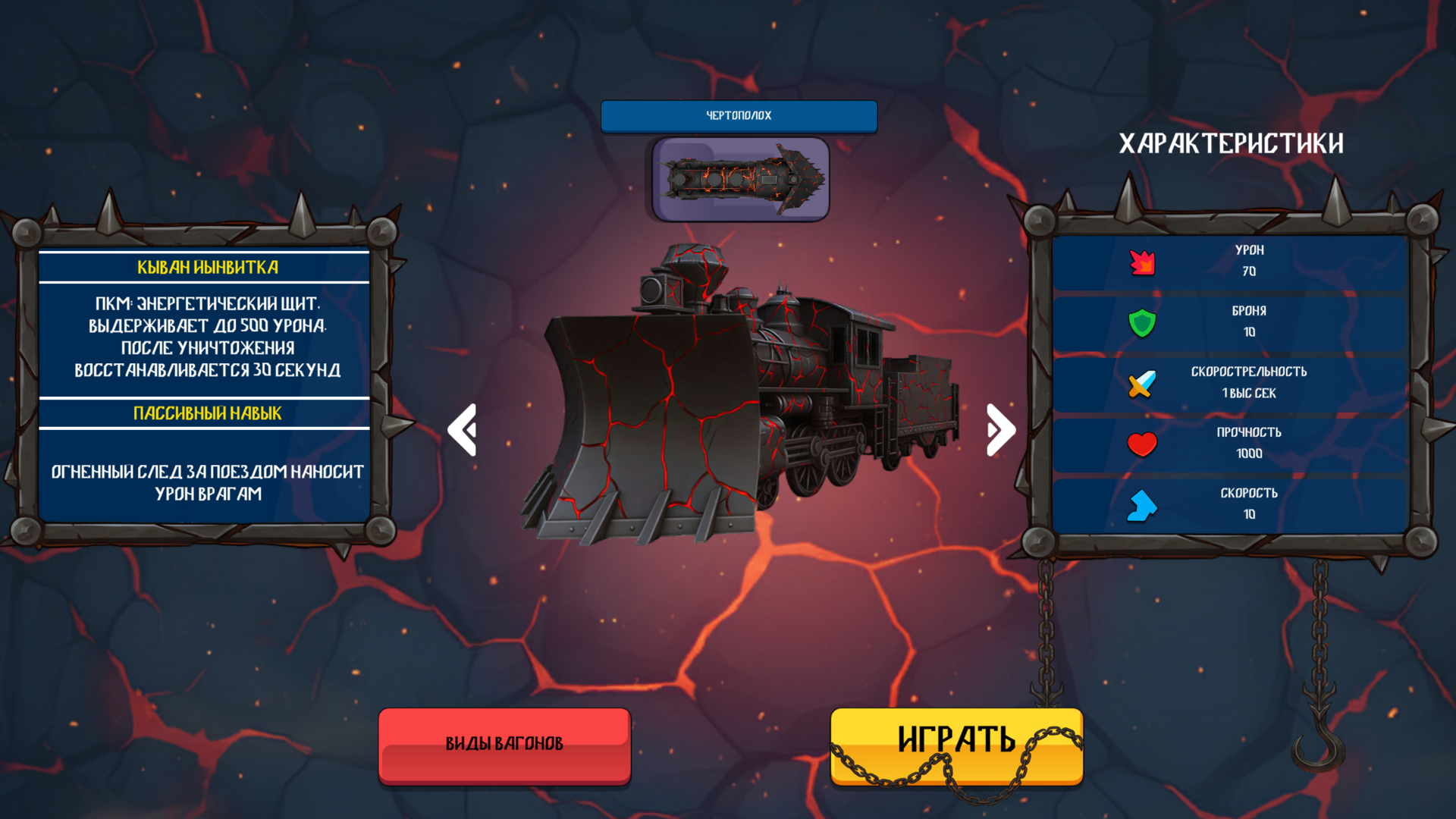Click the ЧЕРТОПОЛОХ name banner
This screenshot has width=1456, height=819.
738,116
